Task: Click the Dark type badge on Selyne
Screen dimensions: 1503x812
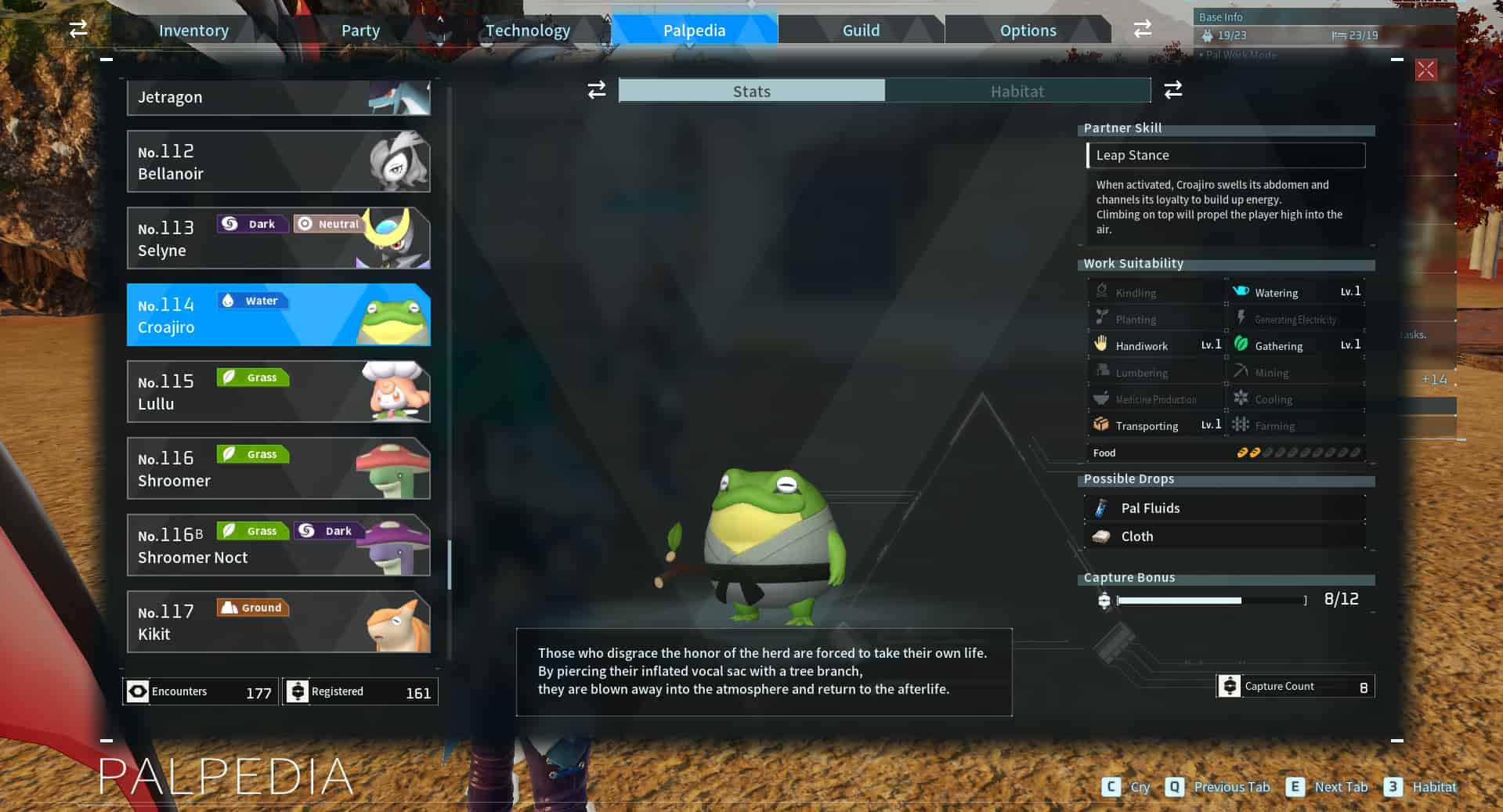Action: (252, 224)
